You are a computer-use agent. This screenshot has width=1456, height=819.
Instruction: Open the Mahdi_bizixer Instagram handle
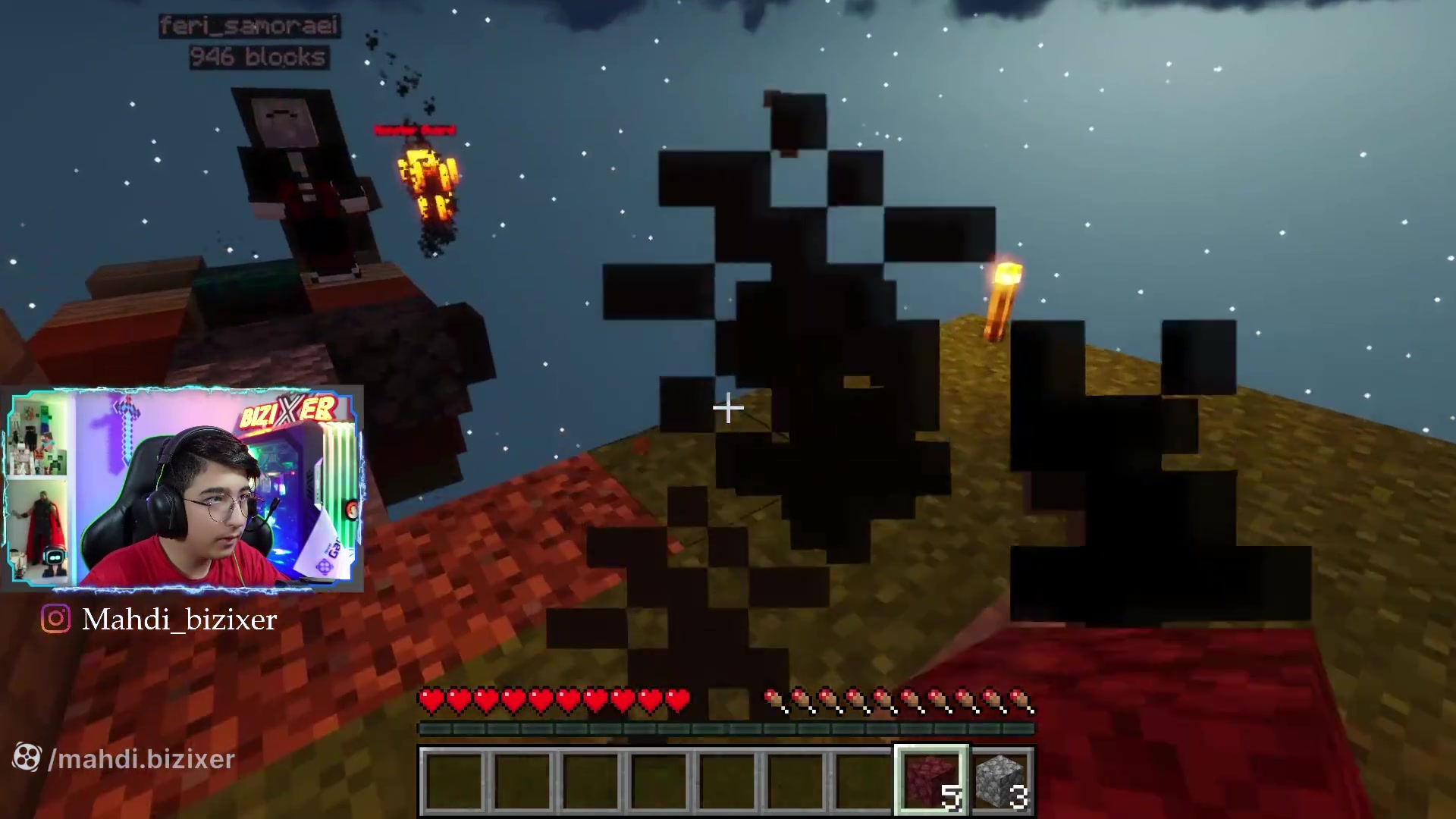(x=179, y=620)
